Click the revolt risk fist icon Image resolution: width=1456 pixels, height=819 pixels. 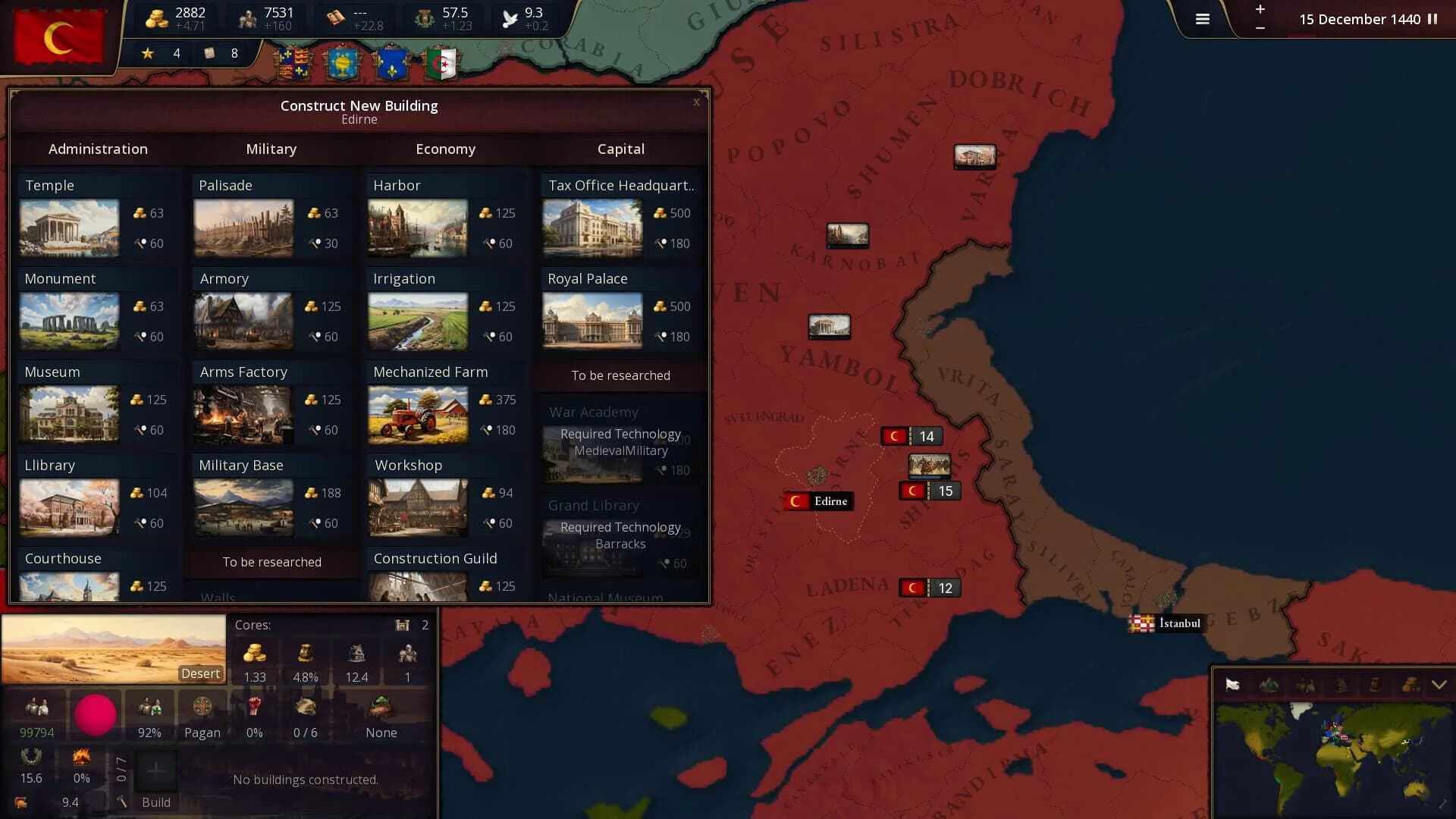click(x=255, y=705)
